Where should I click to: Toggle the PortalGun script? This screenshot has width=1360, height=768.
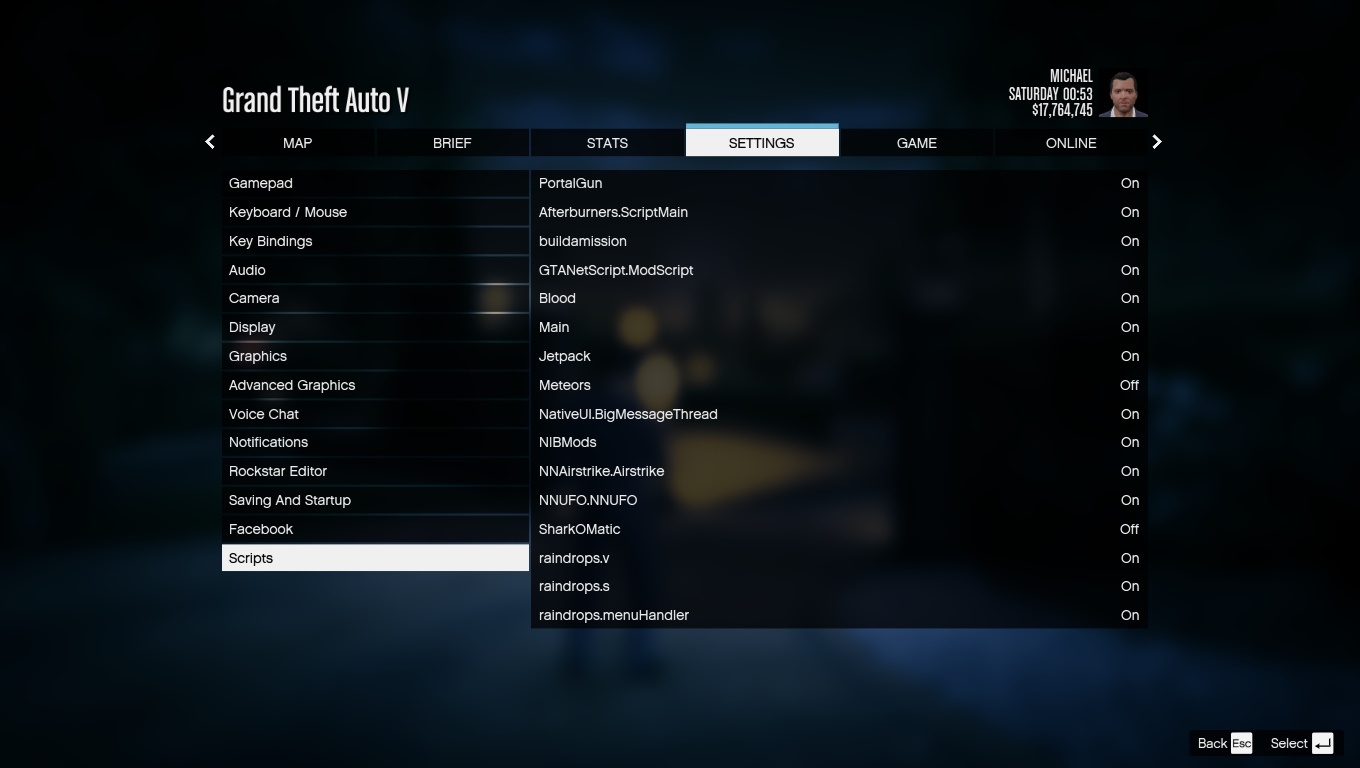tap(838, 184)
